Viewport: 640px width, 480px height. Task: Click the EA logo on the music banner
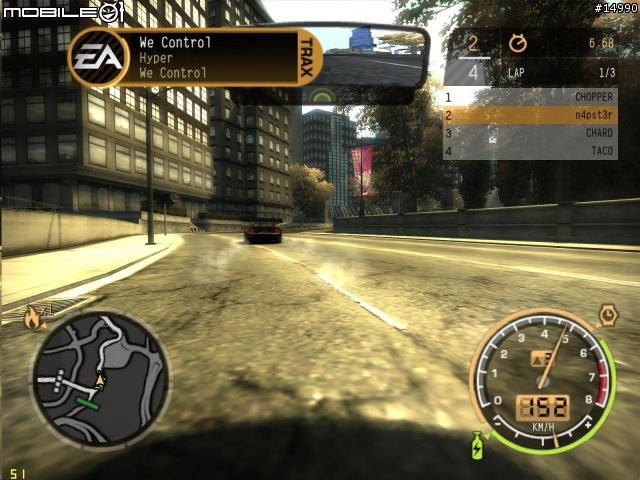(x=99, y=57)
